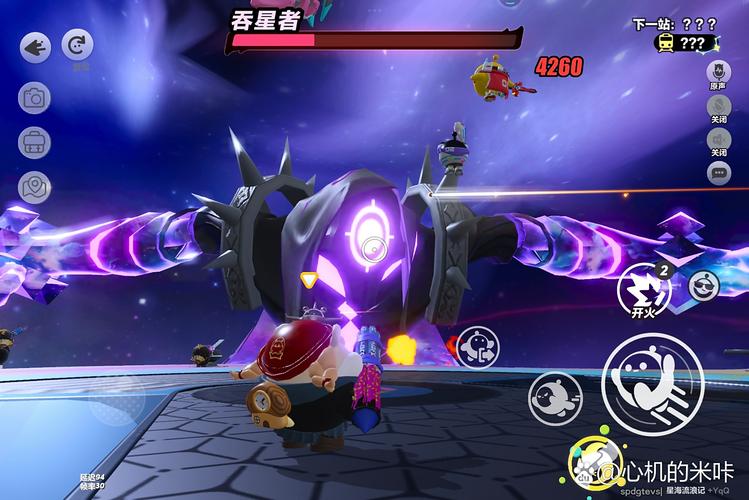Image resolution: width=749 pixels, height=500 pixels.
Task: Click the circular reset arrow icon
Action: pos(77,45)
